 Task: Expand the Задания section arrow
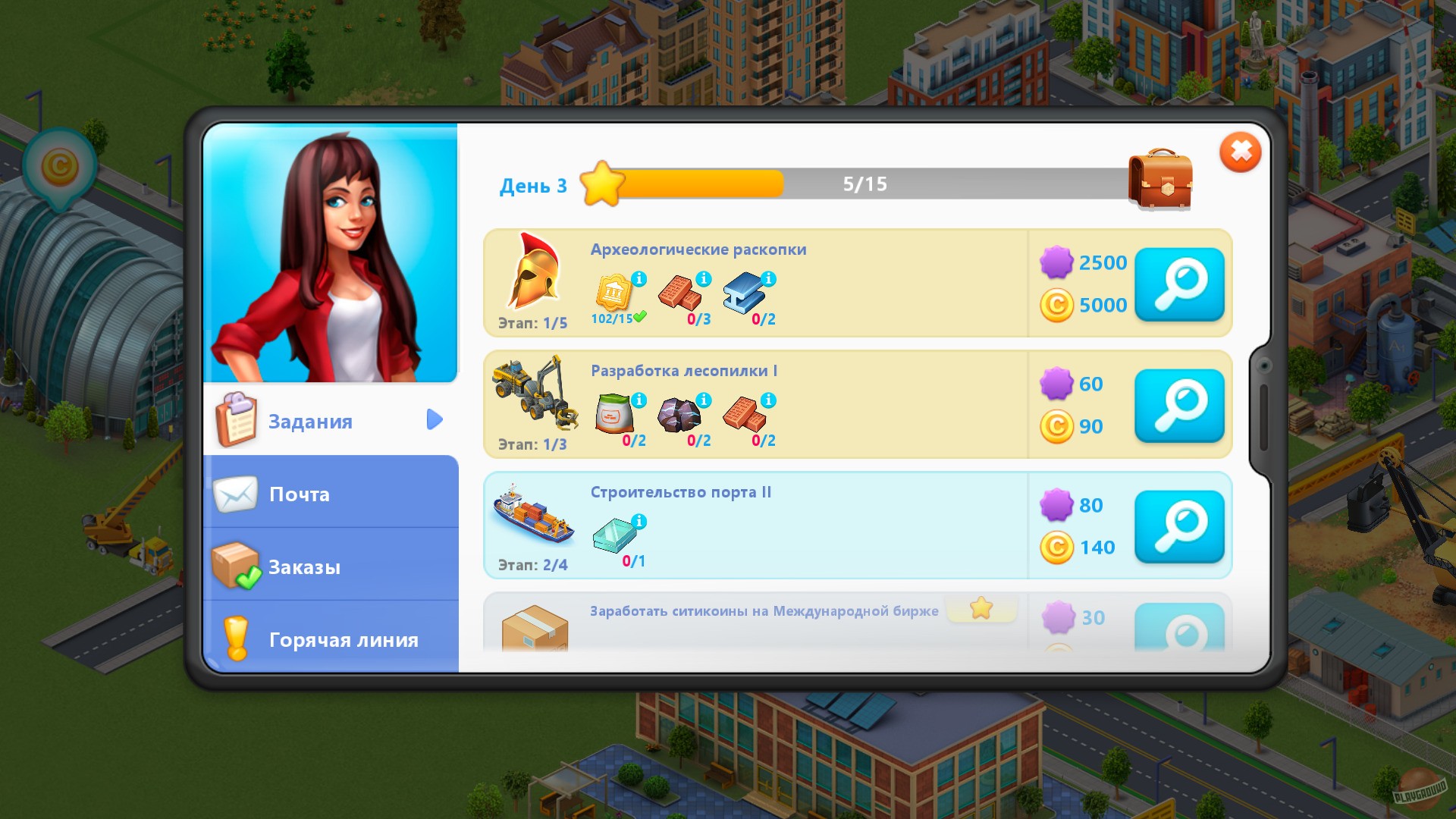pyautogui.click(x=434, y=420)
